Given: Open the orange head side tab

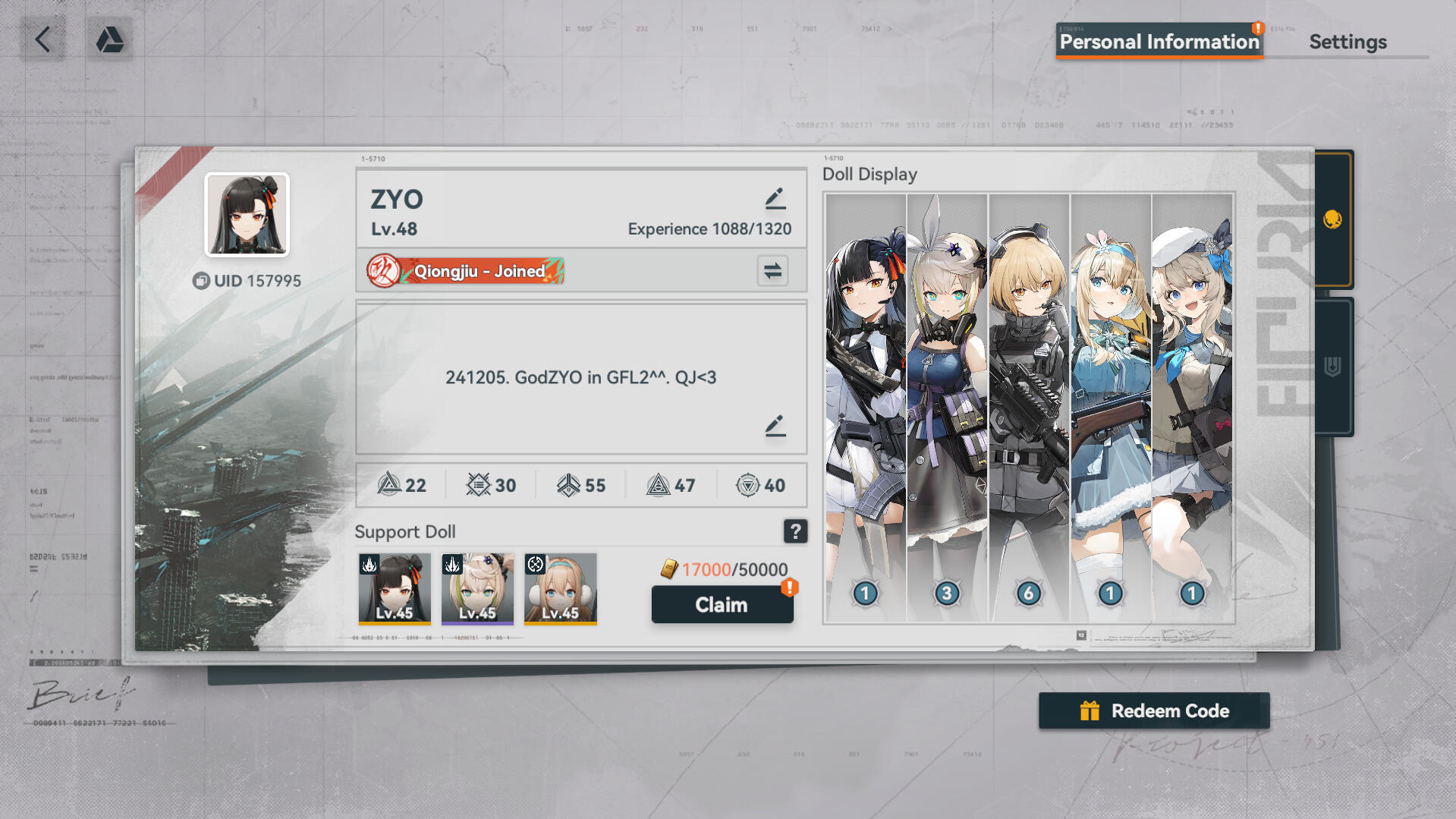Looking at the screenshot, I should [x=1332, y=219].
